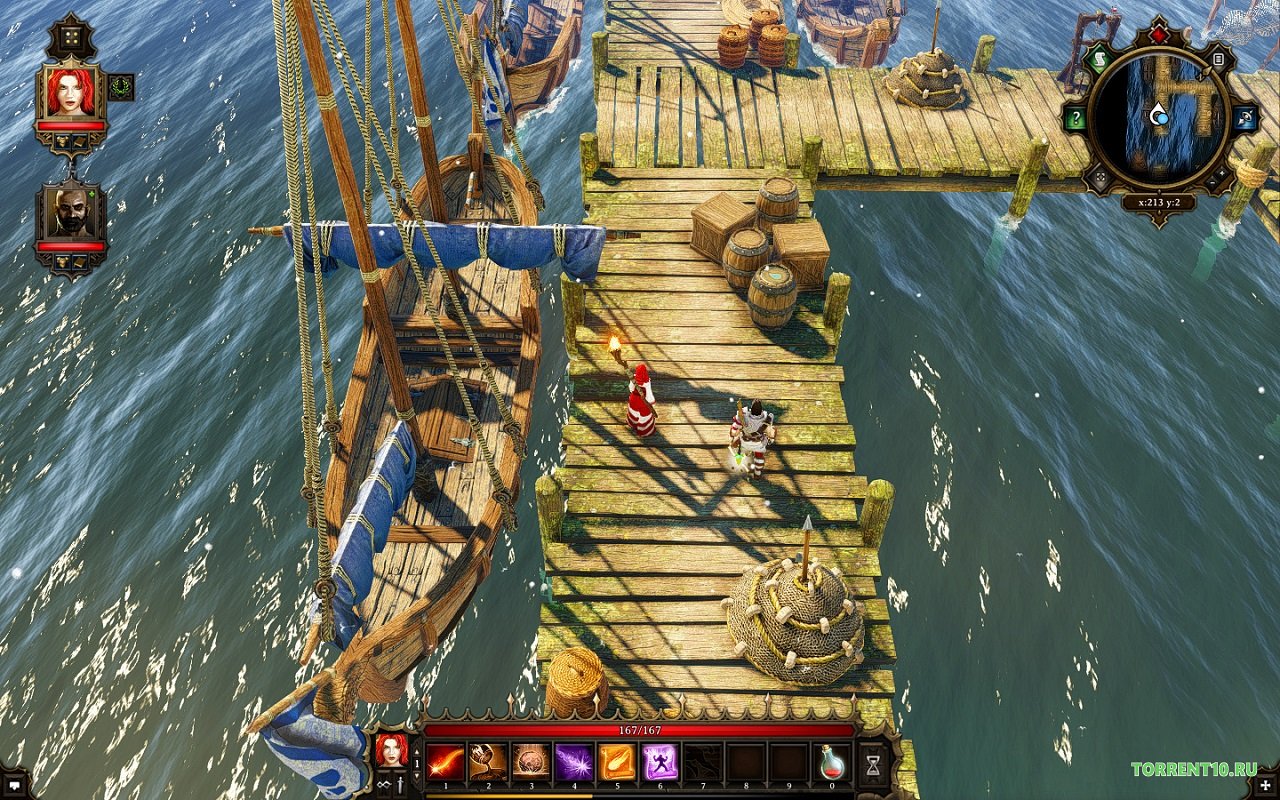Open the list menu button beside minimap
Screen dimensions: 1280x800
coord(1218,60)
